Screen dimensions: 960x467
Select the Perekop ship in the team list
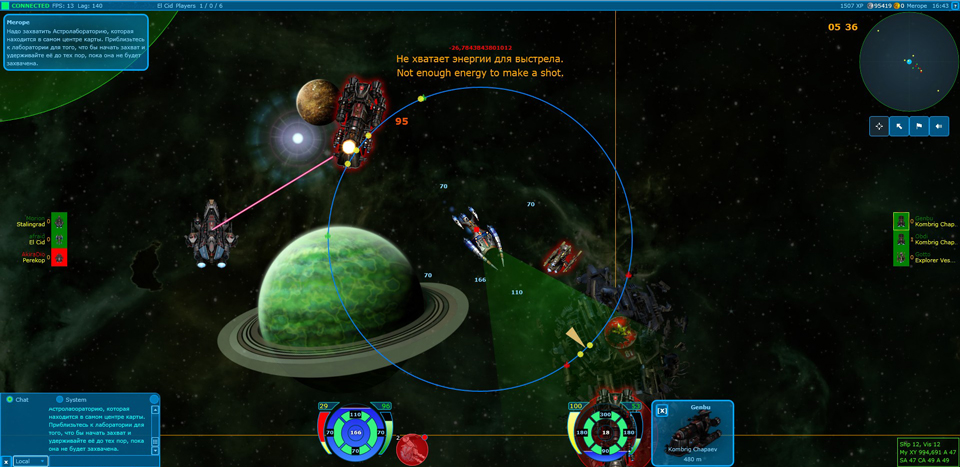pos(59,258)
